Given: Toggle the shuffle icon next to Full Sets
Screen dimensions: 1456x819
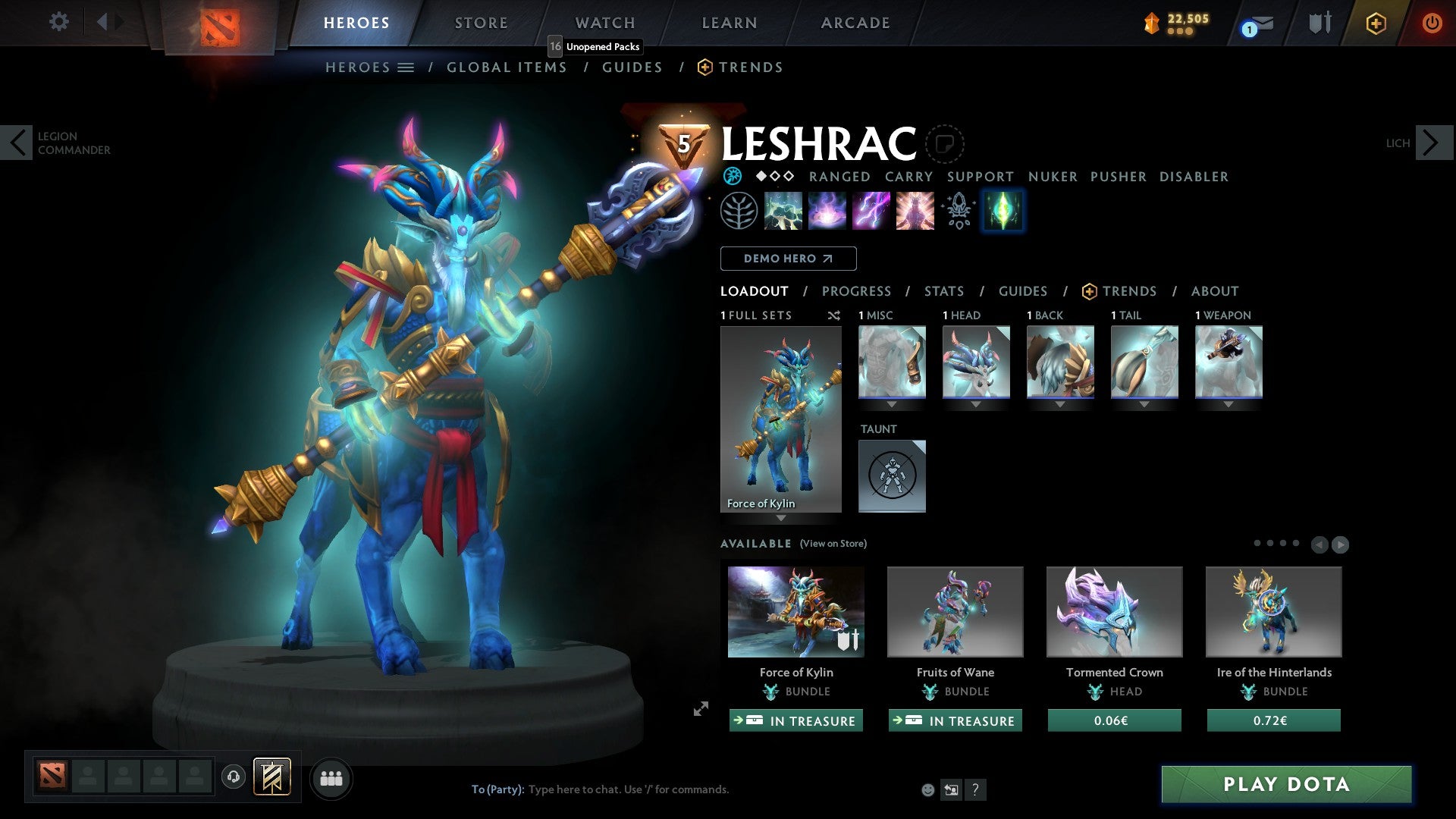Looking at the screenshot, I should [x=834, y=315].
